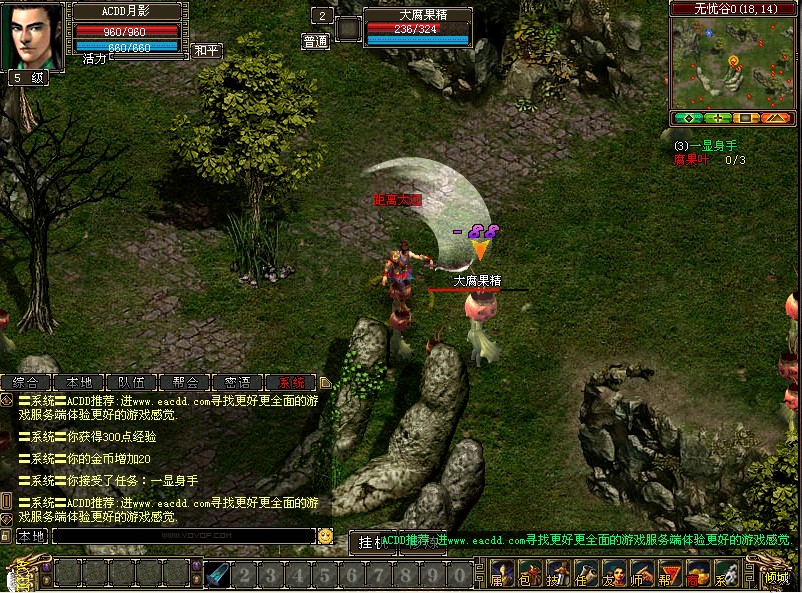802x593 pixels.
Task: Open the smiley emoji picker
Action: [325, 536]
